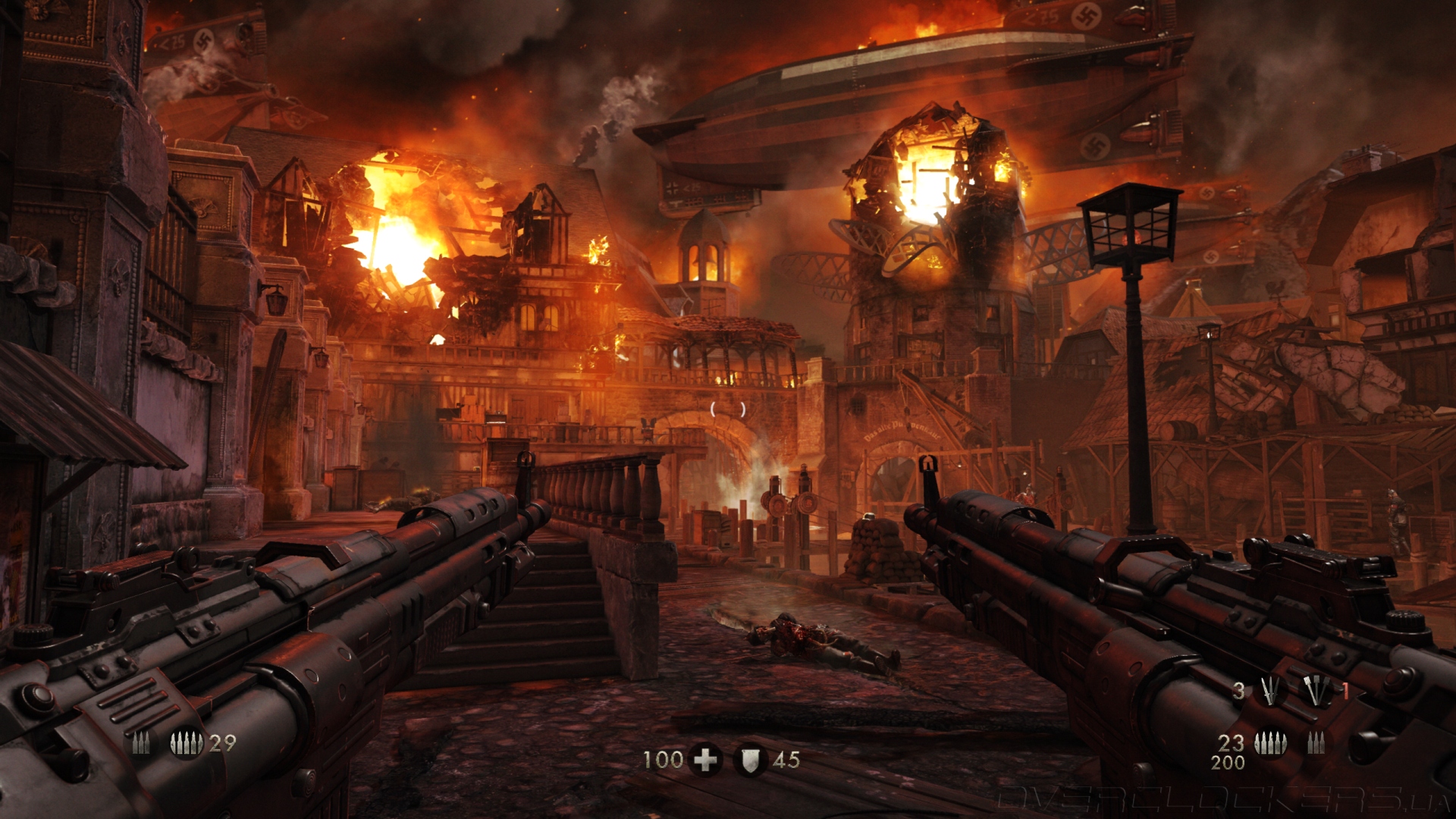
Task: Click the five-bullet ammo icon beside 29
Action: point(185,744)
